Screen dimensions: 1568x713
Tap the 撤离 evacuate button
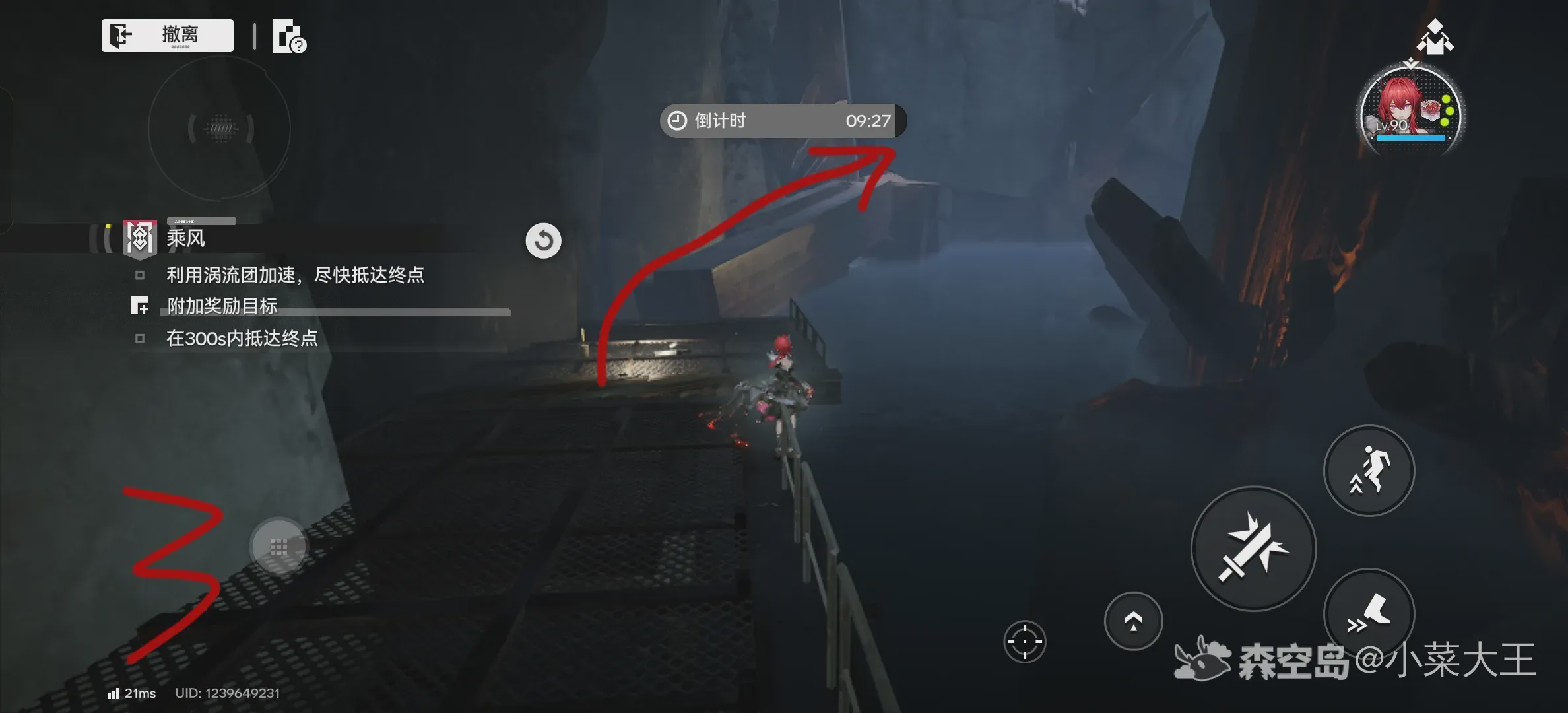[x=167, y=35]
